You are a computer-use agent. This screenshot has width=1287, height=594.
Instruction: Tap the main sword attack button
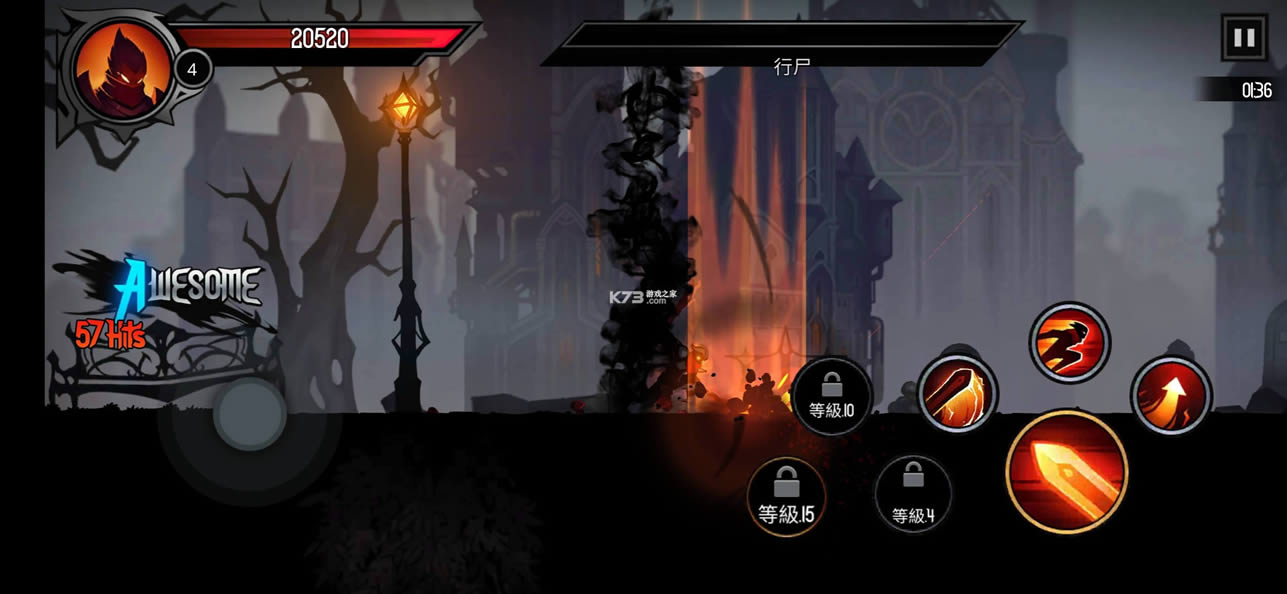(1066, 471)
